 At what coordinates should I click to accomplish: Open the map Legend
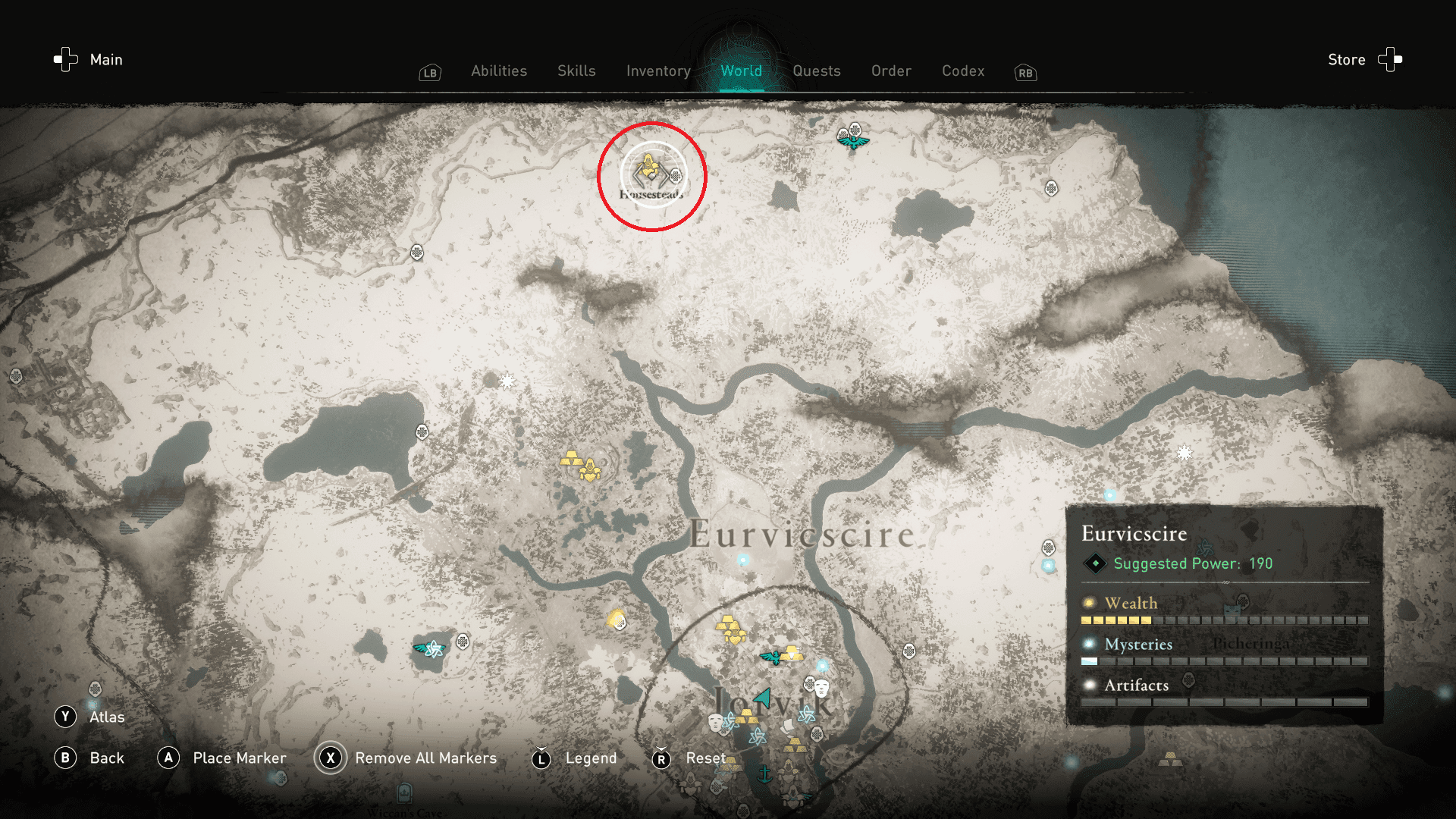coord(590,758)
